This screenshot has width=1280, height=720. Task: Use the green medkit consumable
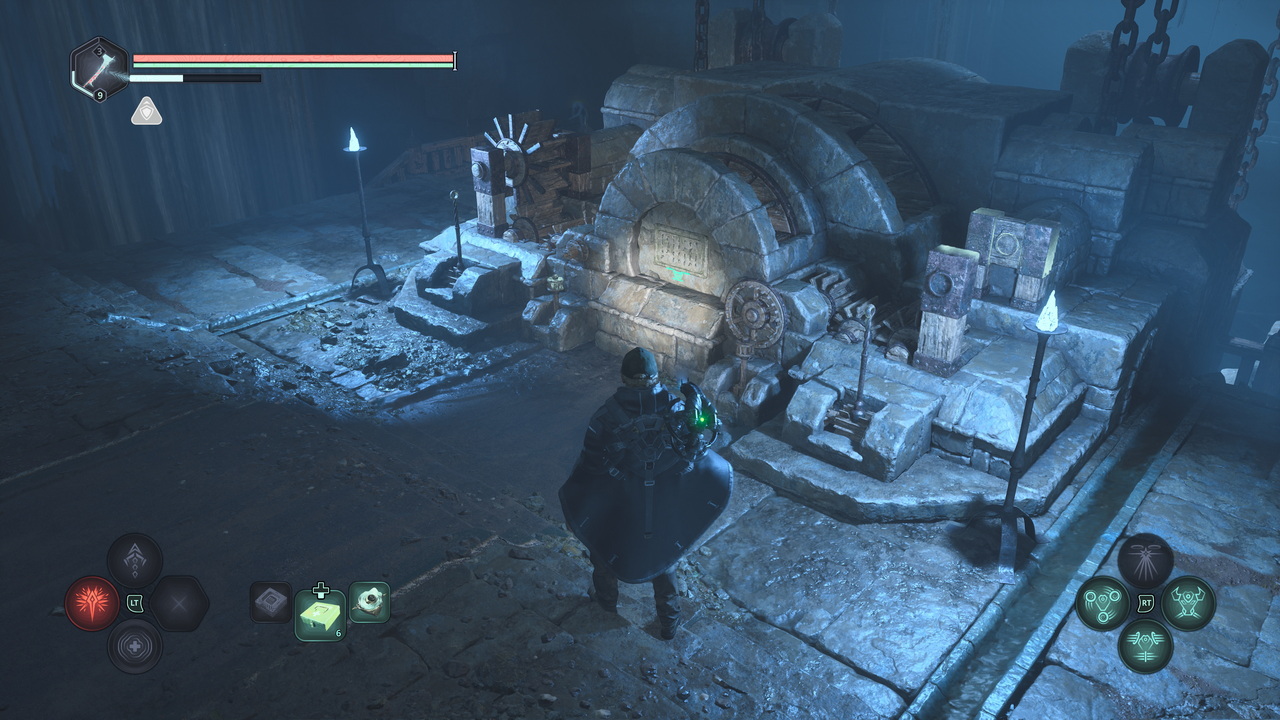tap(320, 614)
